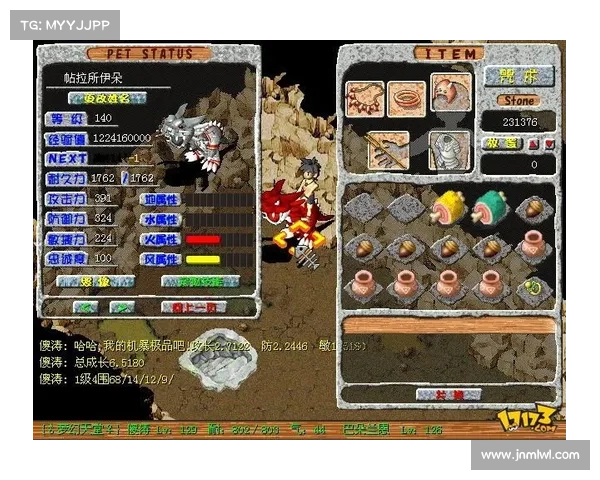
Task: Click the button beside the Stone amount field
Action: [x=500, y=143]
